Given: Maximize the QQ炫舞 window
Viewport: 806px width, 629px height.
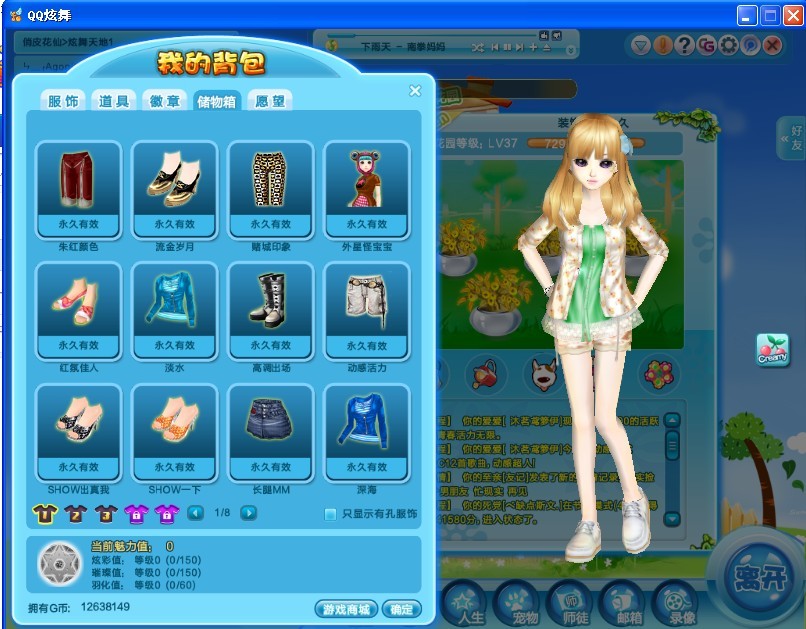Looking at the screenshot, I should (x=770, y=15).
